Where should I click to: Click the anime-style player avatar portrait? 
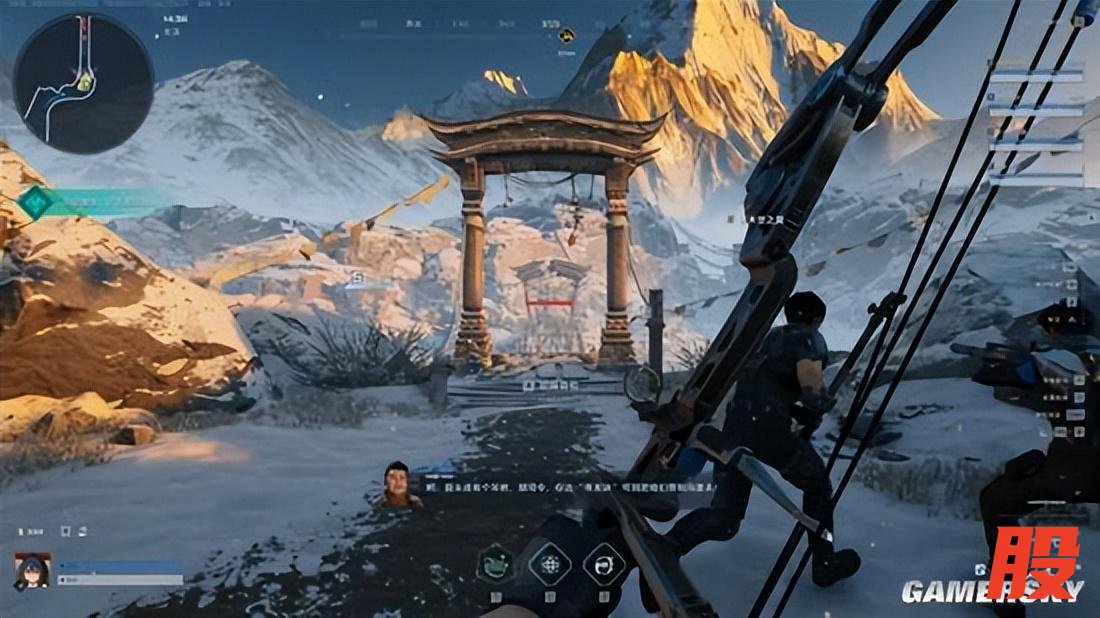click(x=32, y=570)
